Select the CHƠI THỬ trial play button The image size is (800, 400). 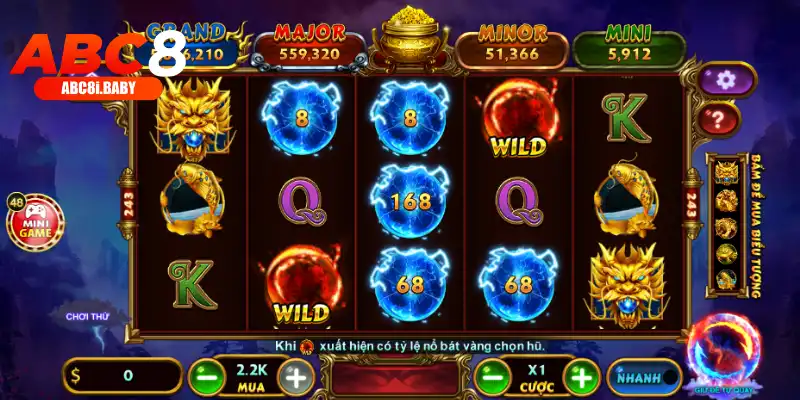tap(86, 316)
